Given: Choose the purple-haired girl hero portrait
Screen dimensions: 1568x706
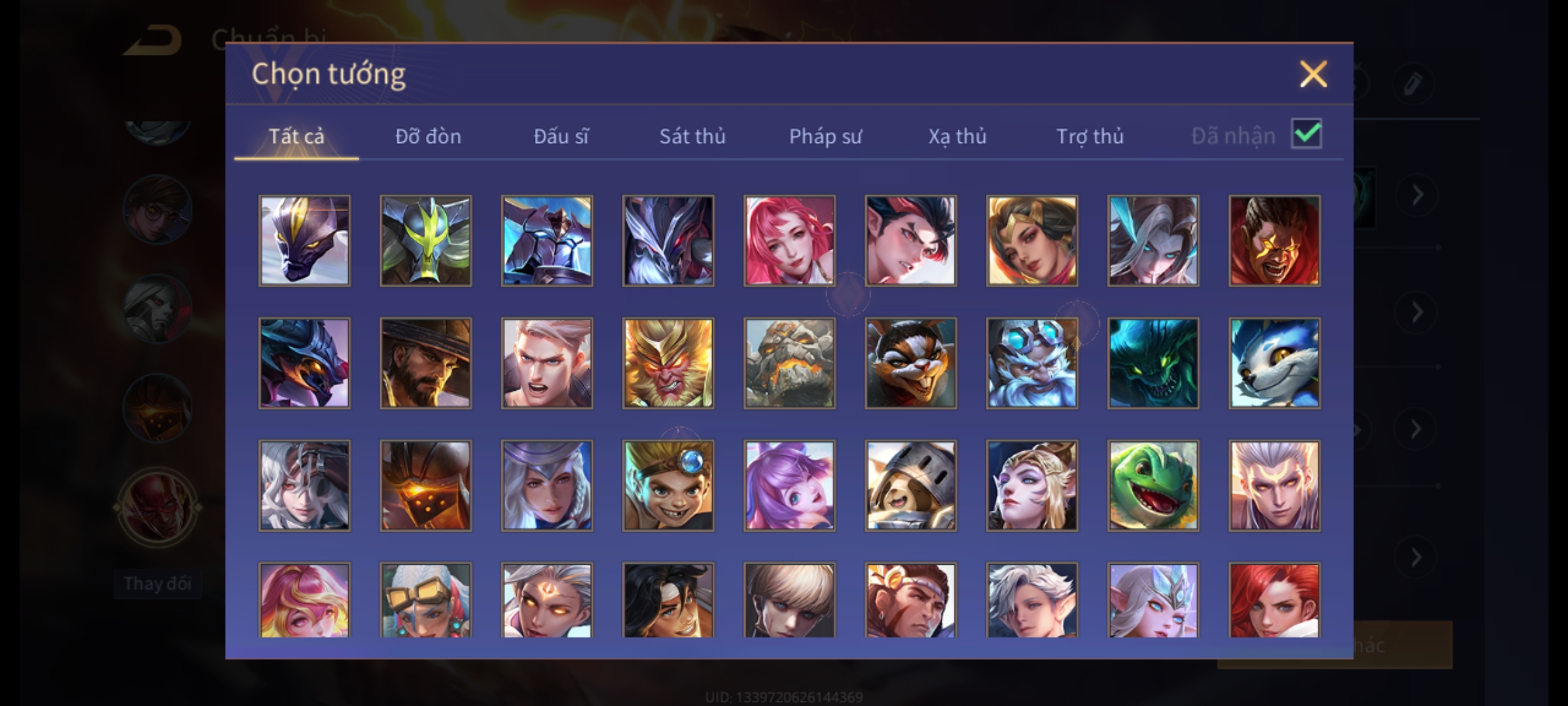Looking at the screenshot, I should coord(789,486).
